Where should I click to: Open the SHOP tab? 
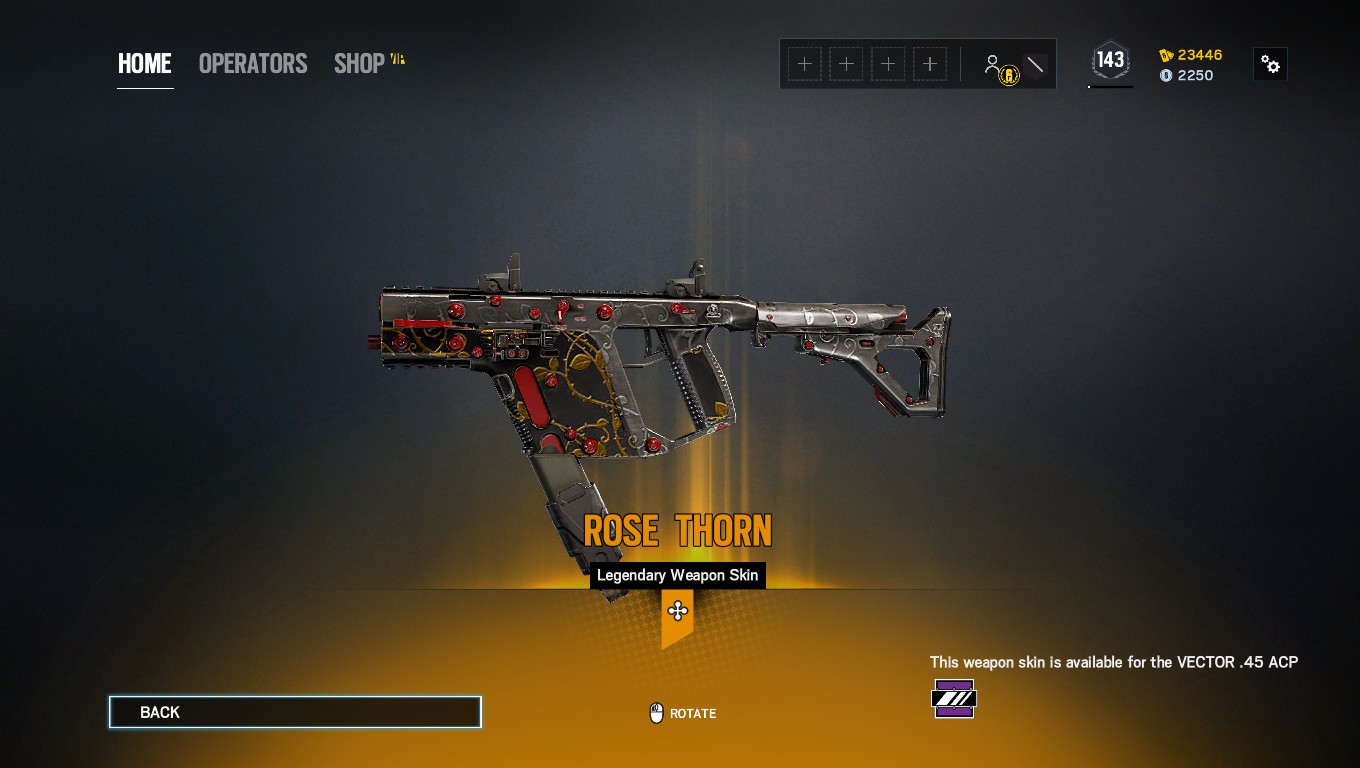coord(358,63)
